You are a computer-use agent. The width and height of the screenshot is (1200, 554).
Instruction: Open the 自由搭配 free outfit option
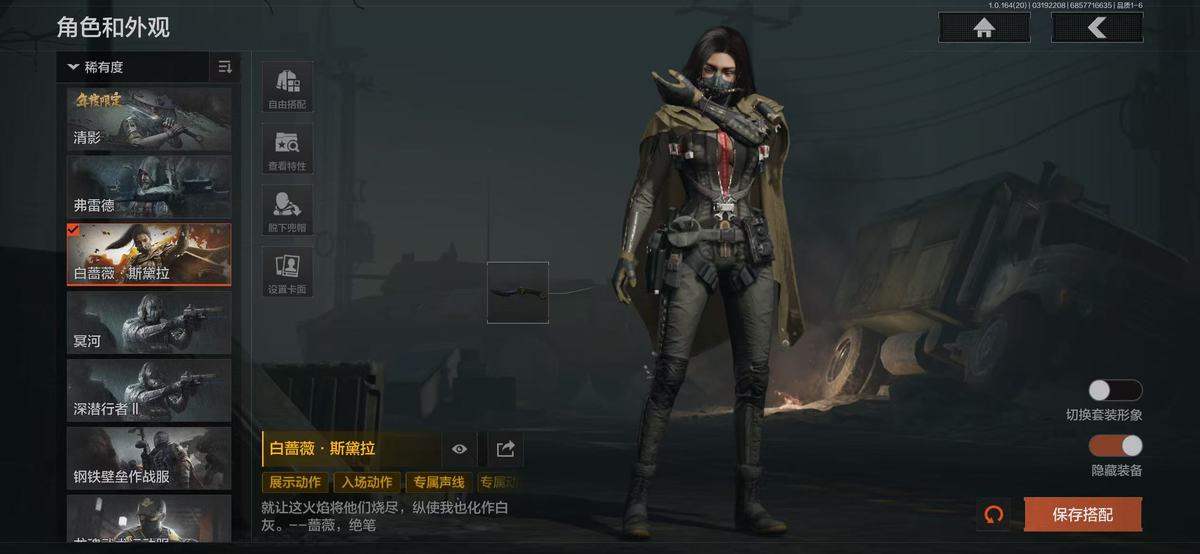tap(287, 87)
